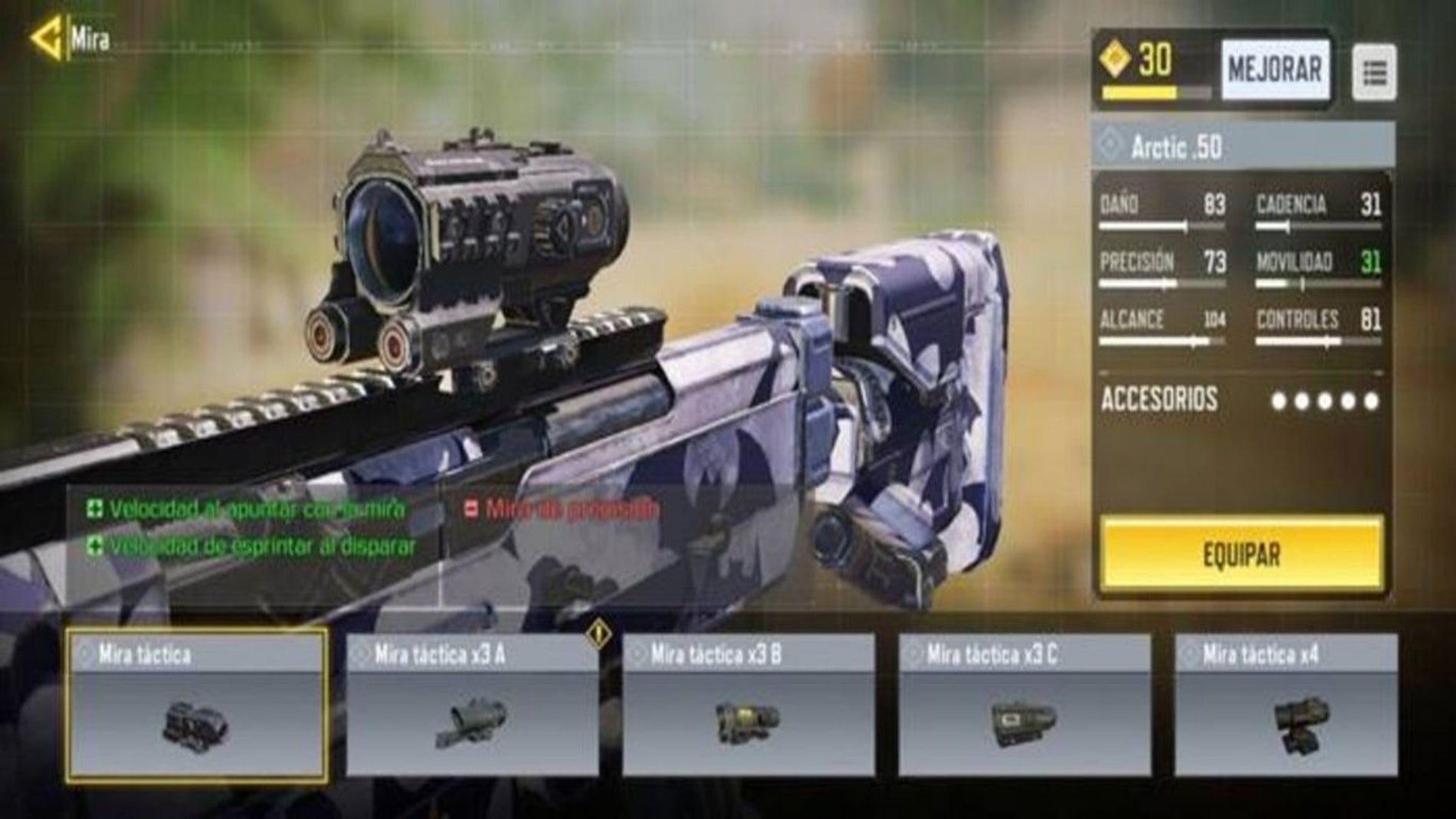Choose the Mira táctica x4 scope
The height and width of the screenshot is (819, 1456).
pyautogui.click(x=1286, y=705)
